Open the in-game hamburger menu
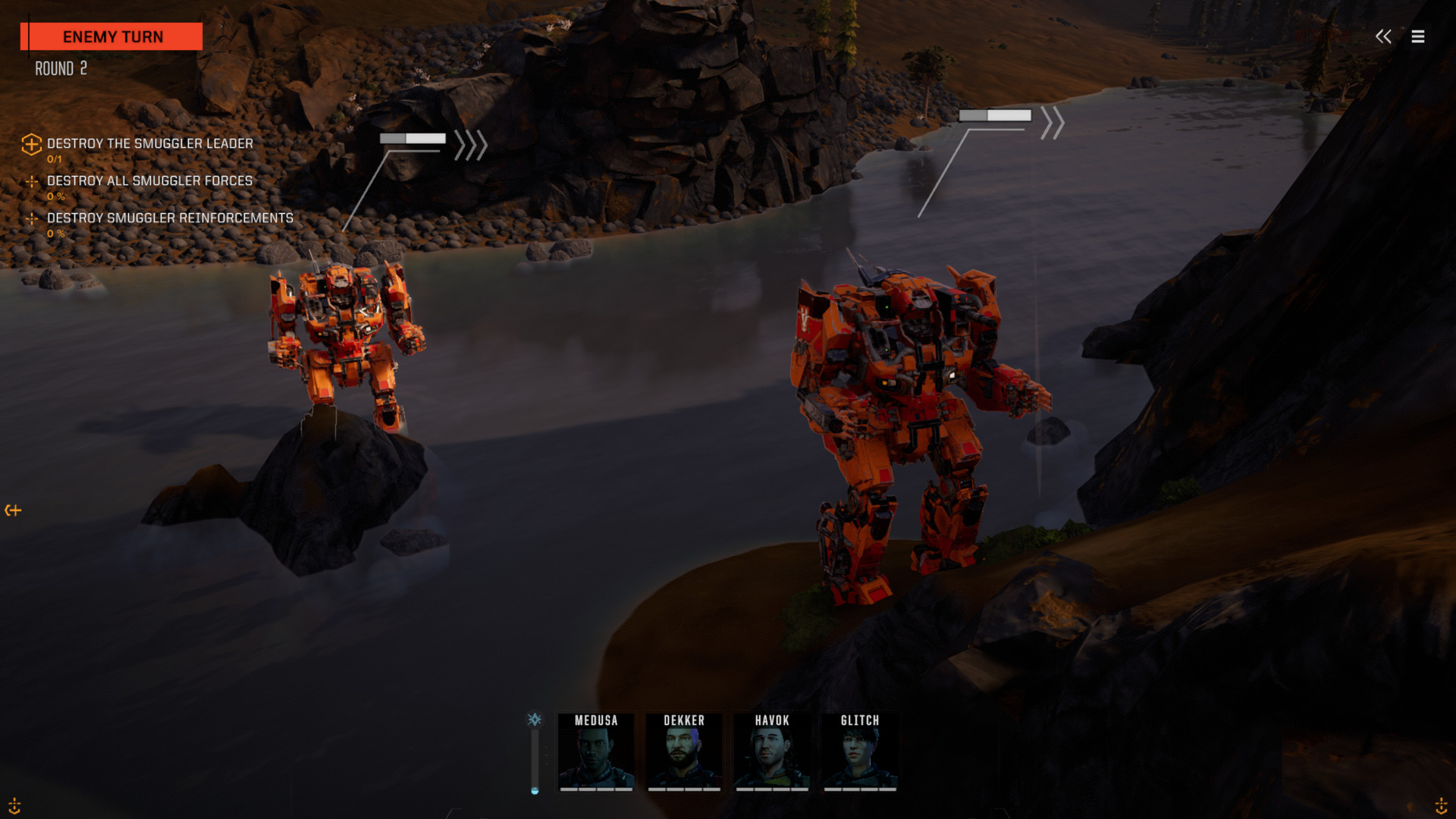This screenshot has width=1456, height=819. (1417, 36)
